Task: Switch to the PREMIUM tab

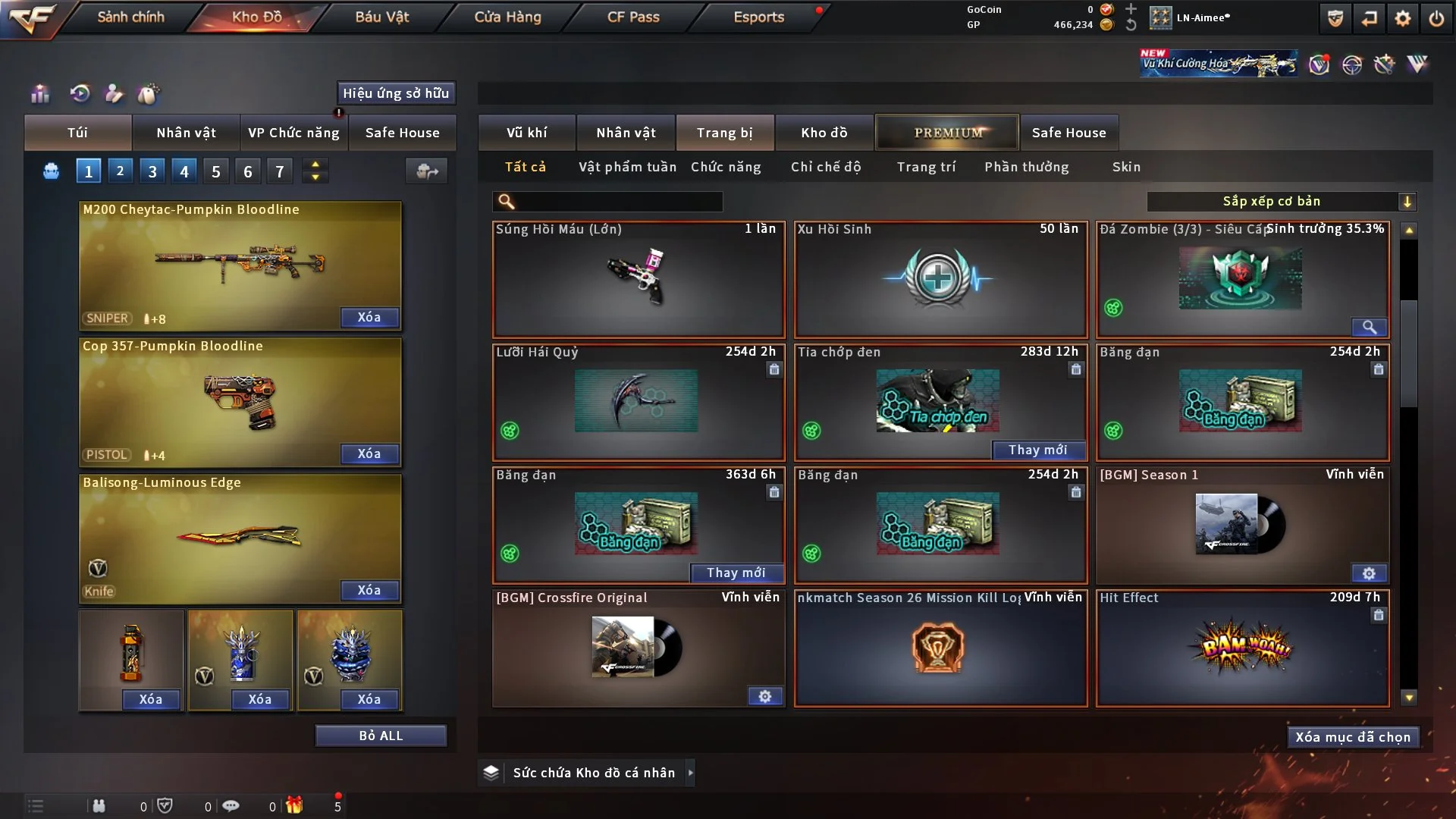Action: coord(947,133)
